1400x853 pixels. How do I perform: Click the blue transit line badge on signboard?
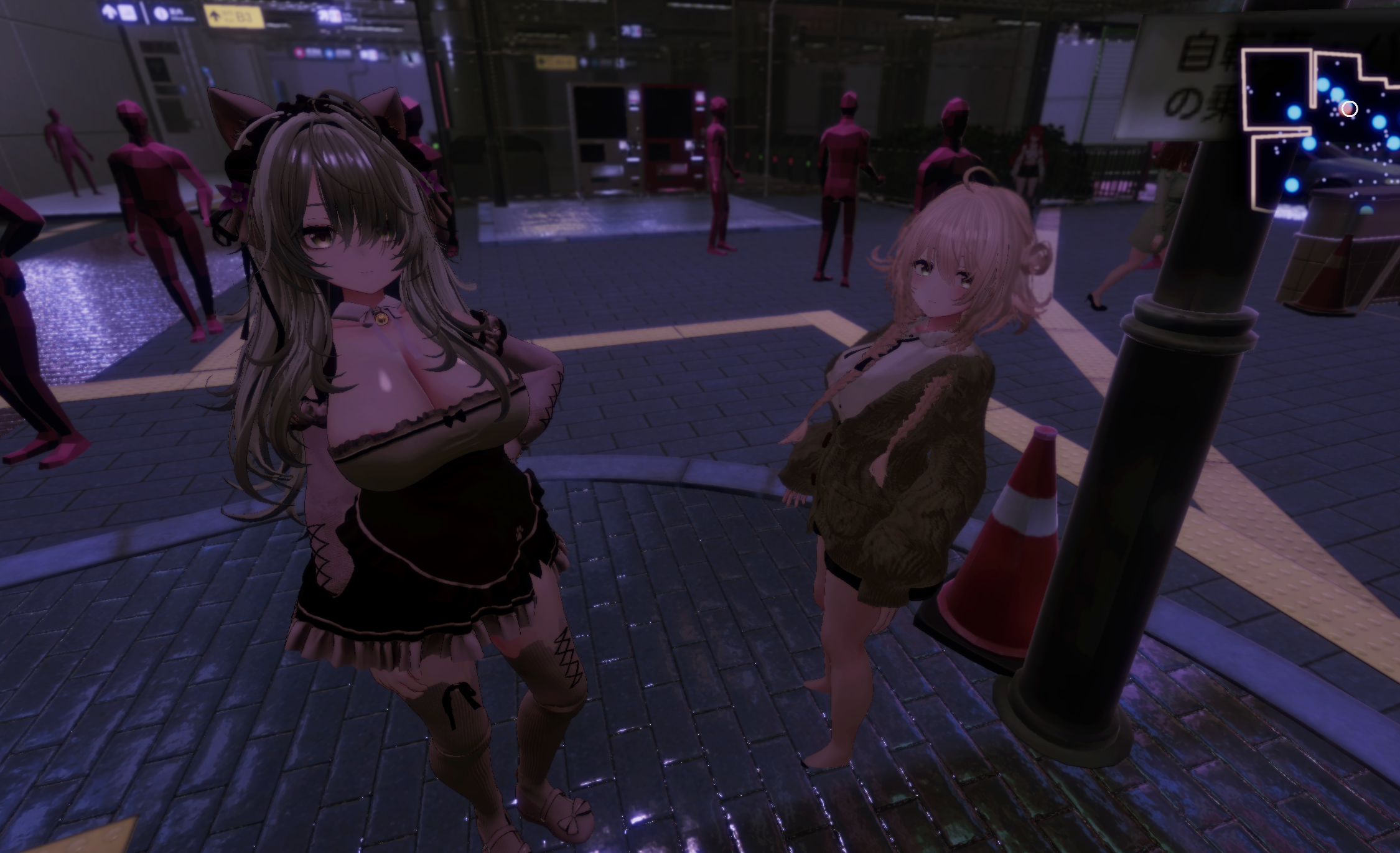(330, 53)
